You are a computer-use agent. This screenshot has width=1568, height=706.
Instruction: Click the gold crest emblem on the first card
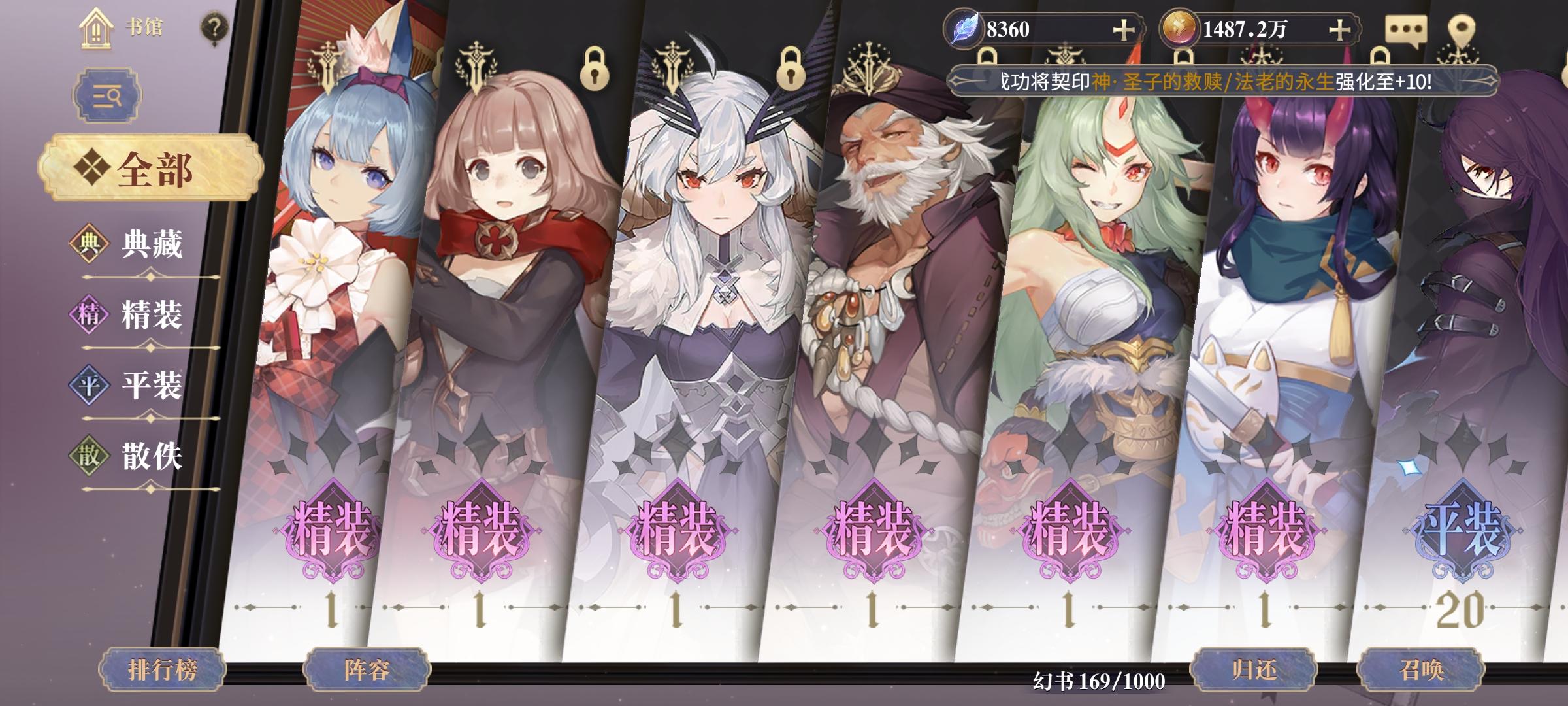click(x=327, y=65)
